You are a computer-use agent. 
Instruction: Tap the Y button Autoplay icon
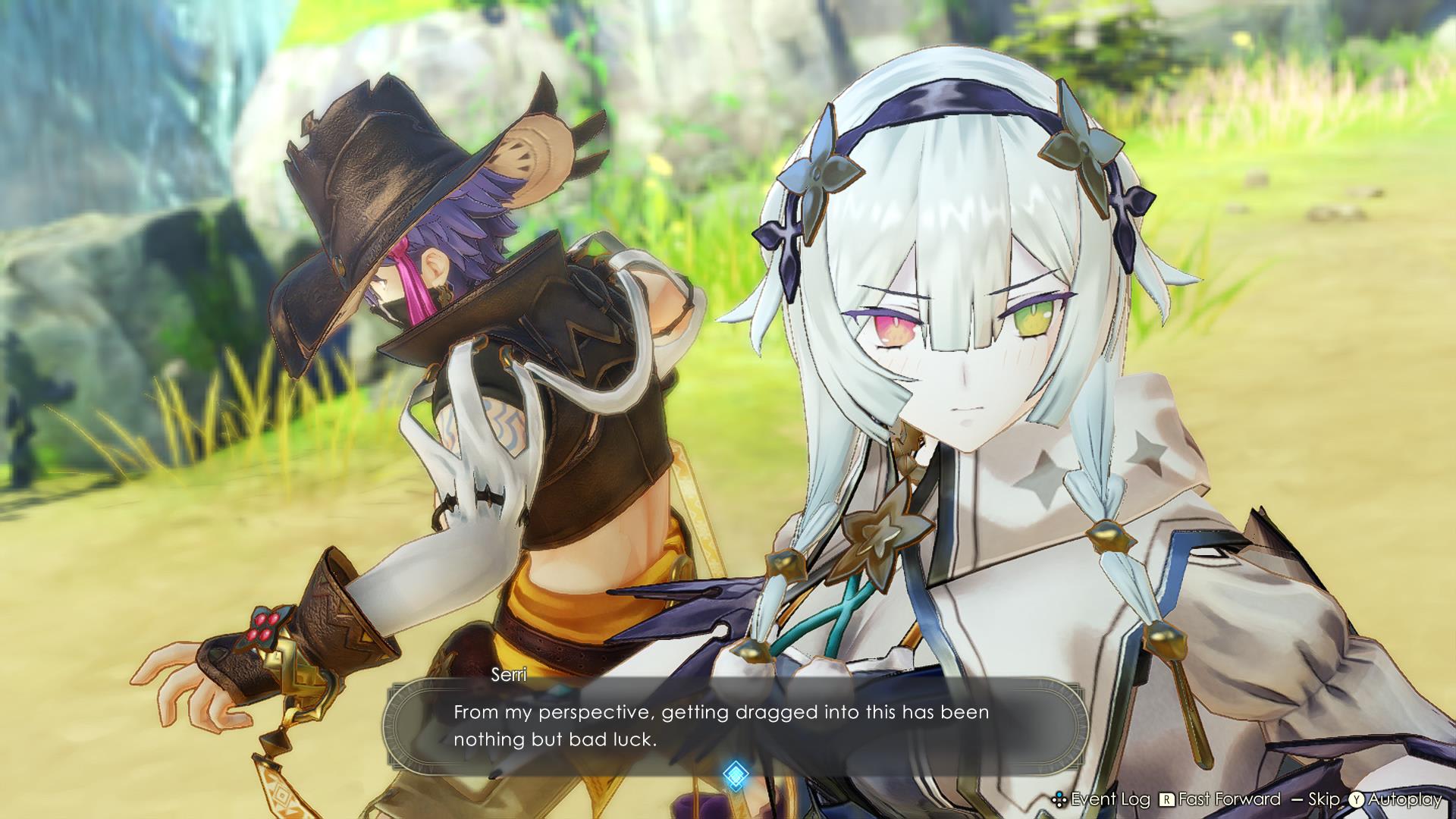click(x=1357, y=799)
